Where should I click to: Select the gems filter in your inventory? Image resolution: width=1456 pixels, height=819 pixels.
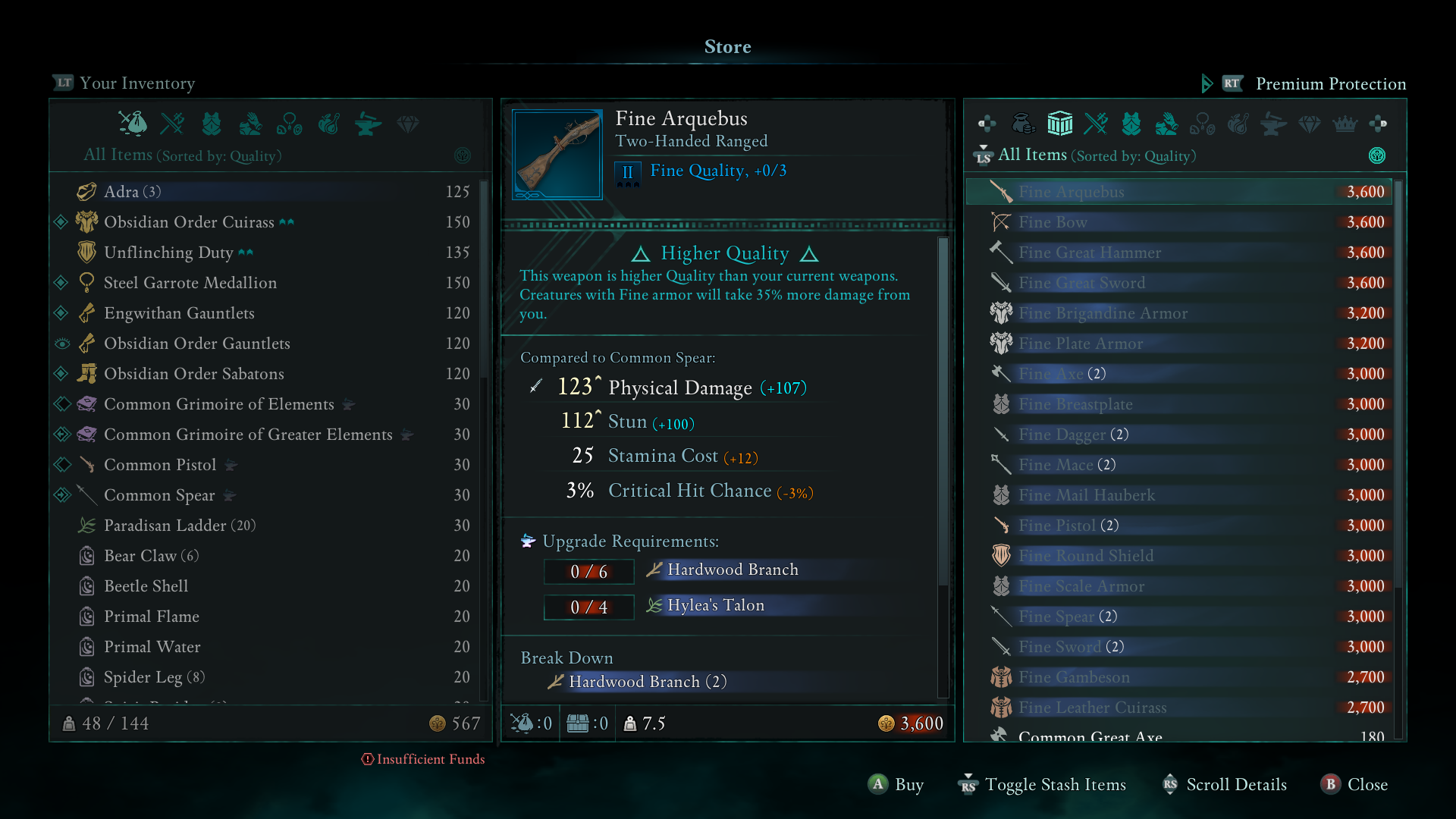click(407, 124)
